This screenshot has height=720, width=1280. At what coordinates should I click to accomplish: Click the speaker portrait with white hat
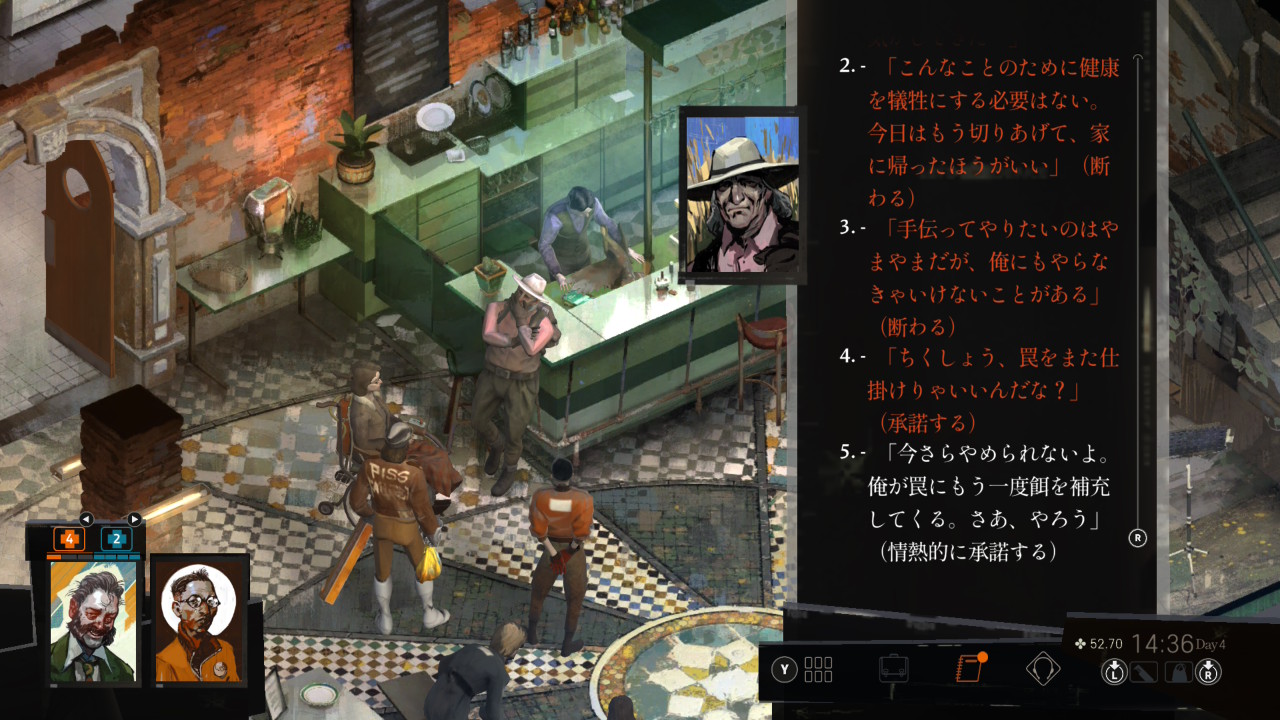tap(740, 192)
